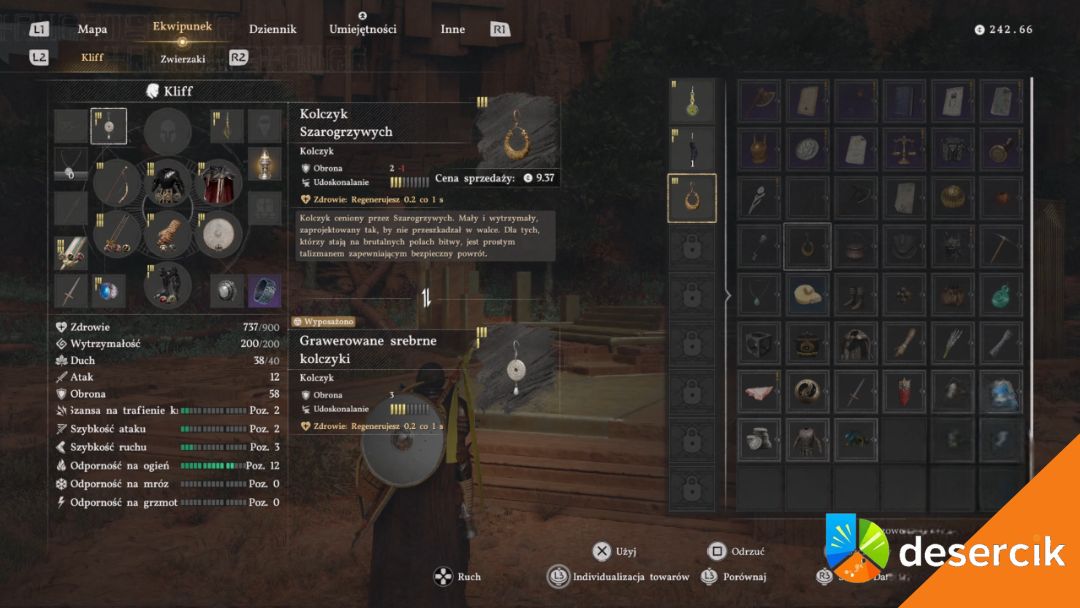
Task: Select the Inne tab
Action: pyautogui.click(x=453, y=29)
